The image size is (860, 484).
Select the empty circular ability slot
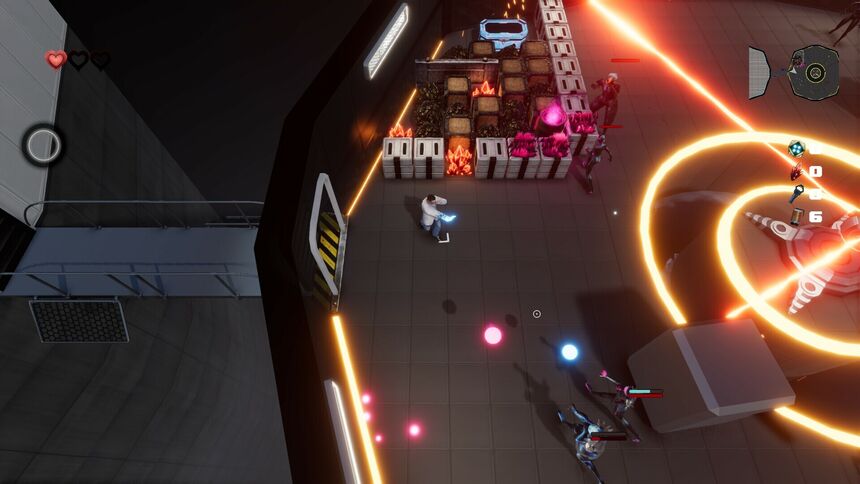(x=43, y=146)
